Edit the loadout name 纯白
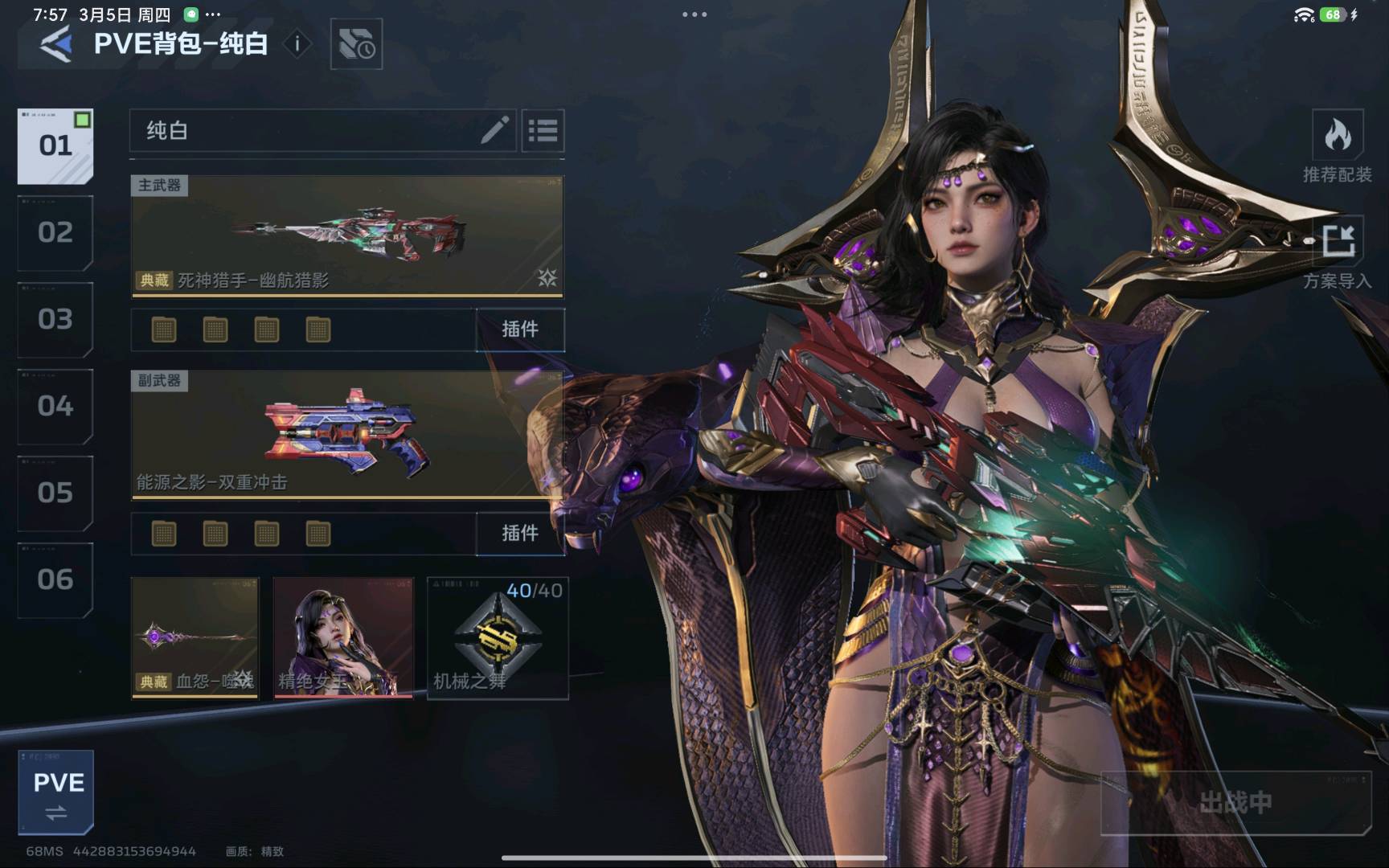Screen dimensions: 1389x868 pos(494,130)
